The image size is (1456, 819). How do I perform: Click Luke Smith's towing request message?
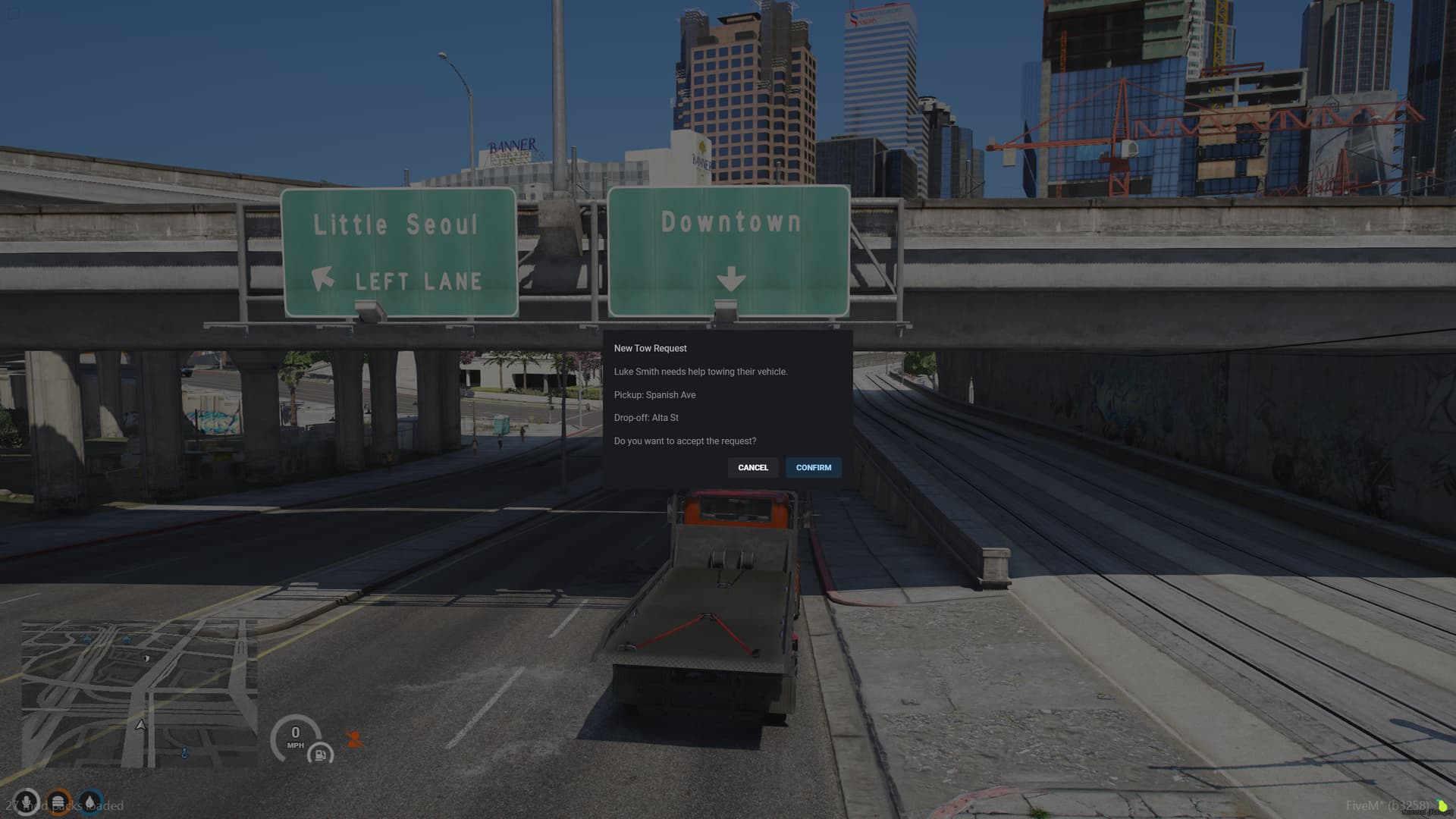click(701, 372)
